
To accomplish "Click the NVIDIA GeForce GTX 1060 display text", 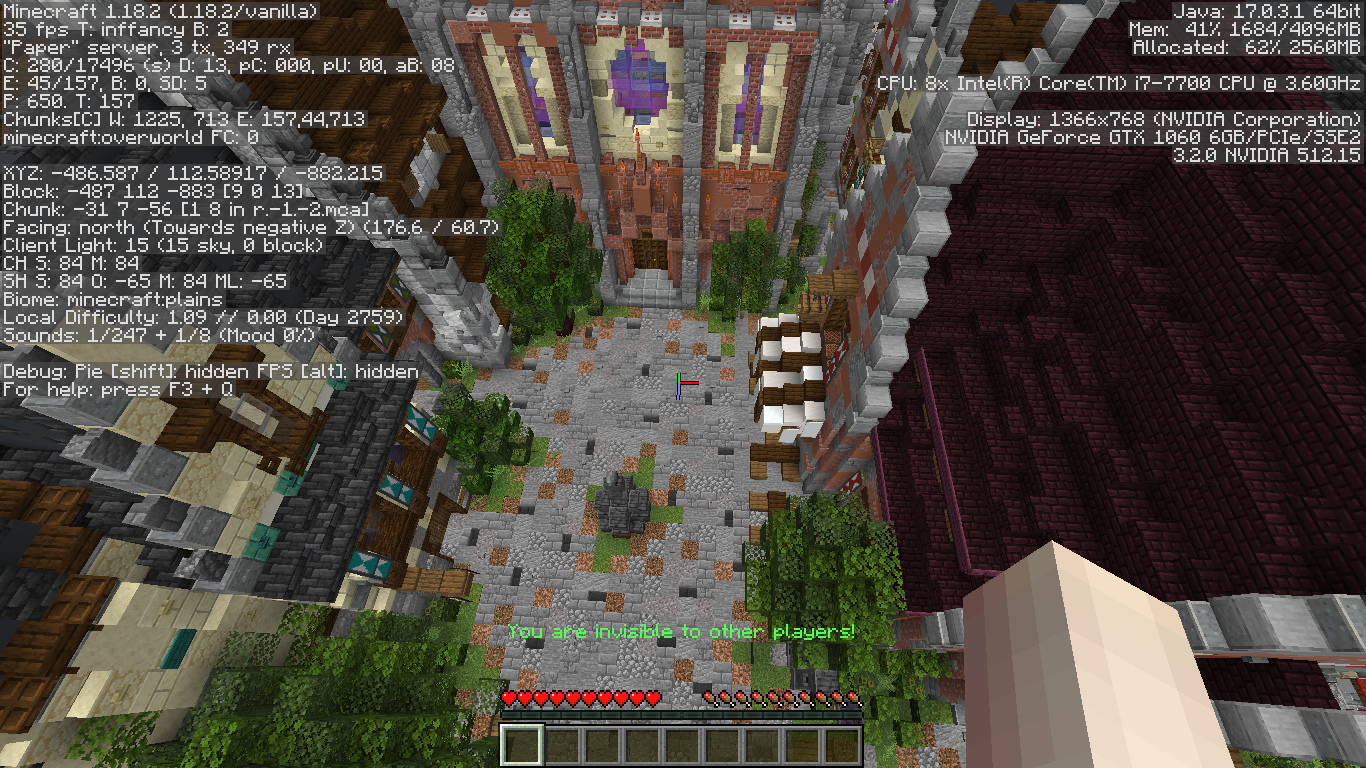I will pyautogui.click(x=1154, y=137).
